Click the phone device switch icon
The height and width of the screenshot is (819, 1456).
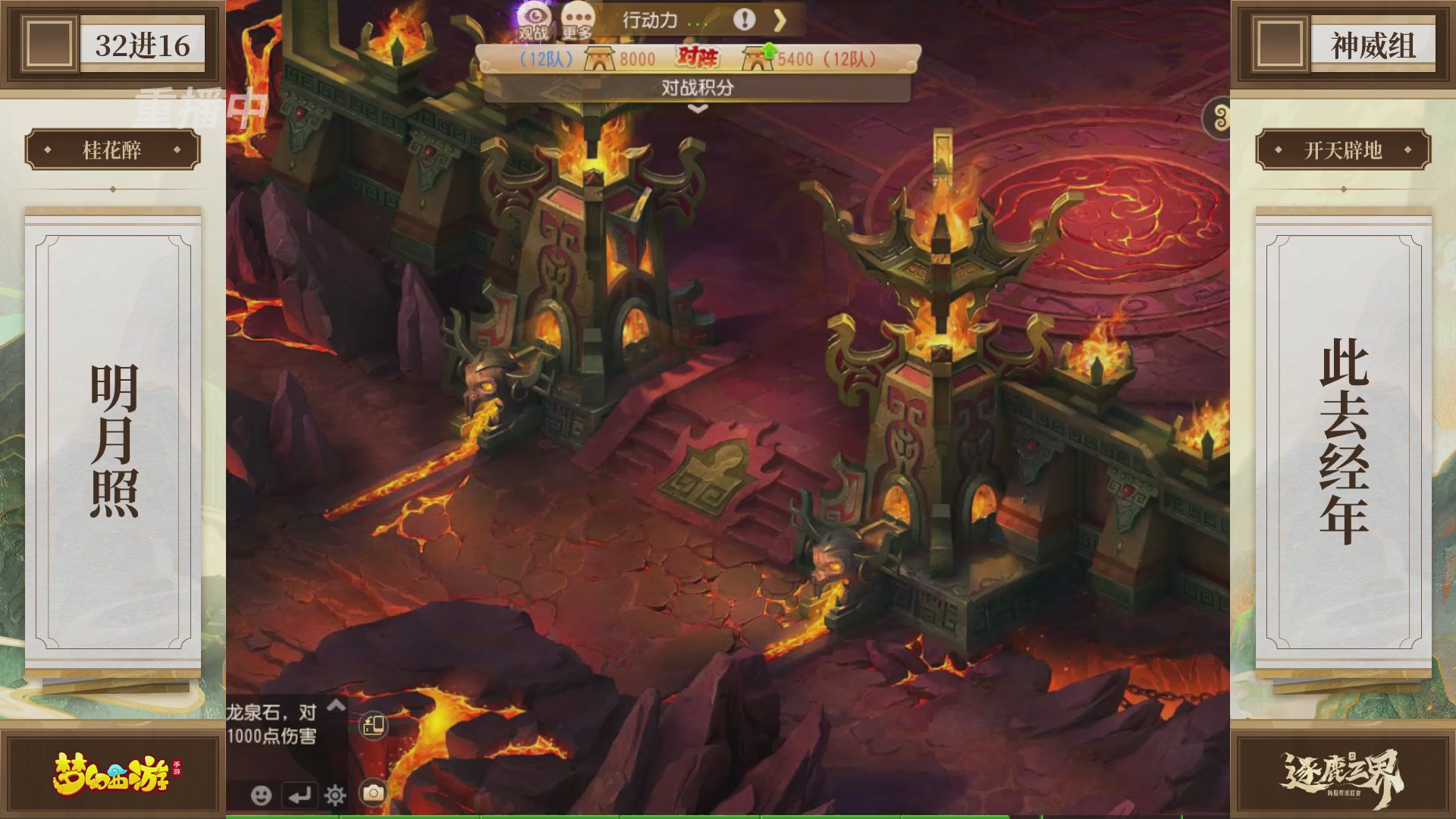point(373,726)
